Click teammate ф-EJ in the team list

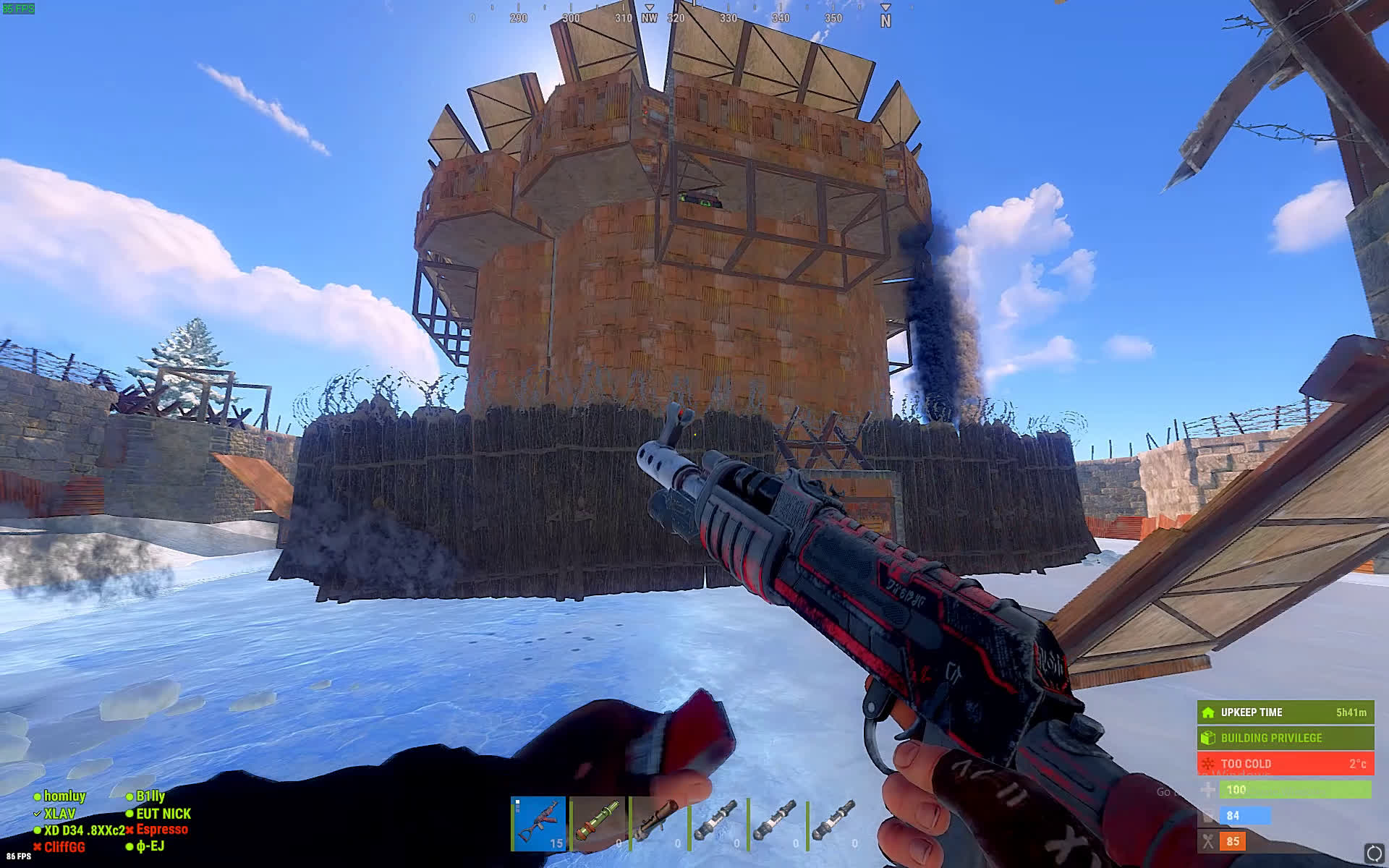[150, 846]
